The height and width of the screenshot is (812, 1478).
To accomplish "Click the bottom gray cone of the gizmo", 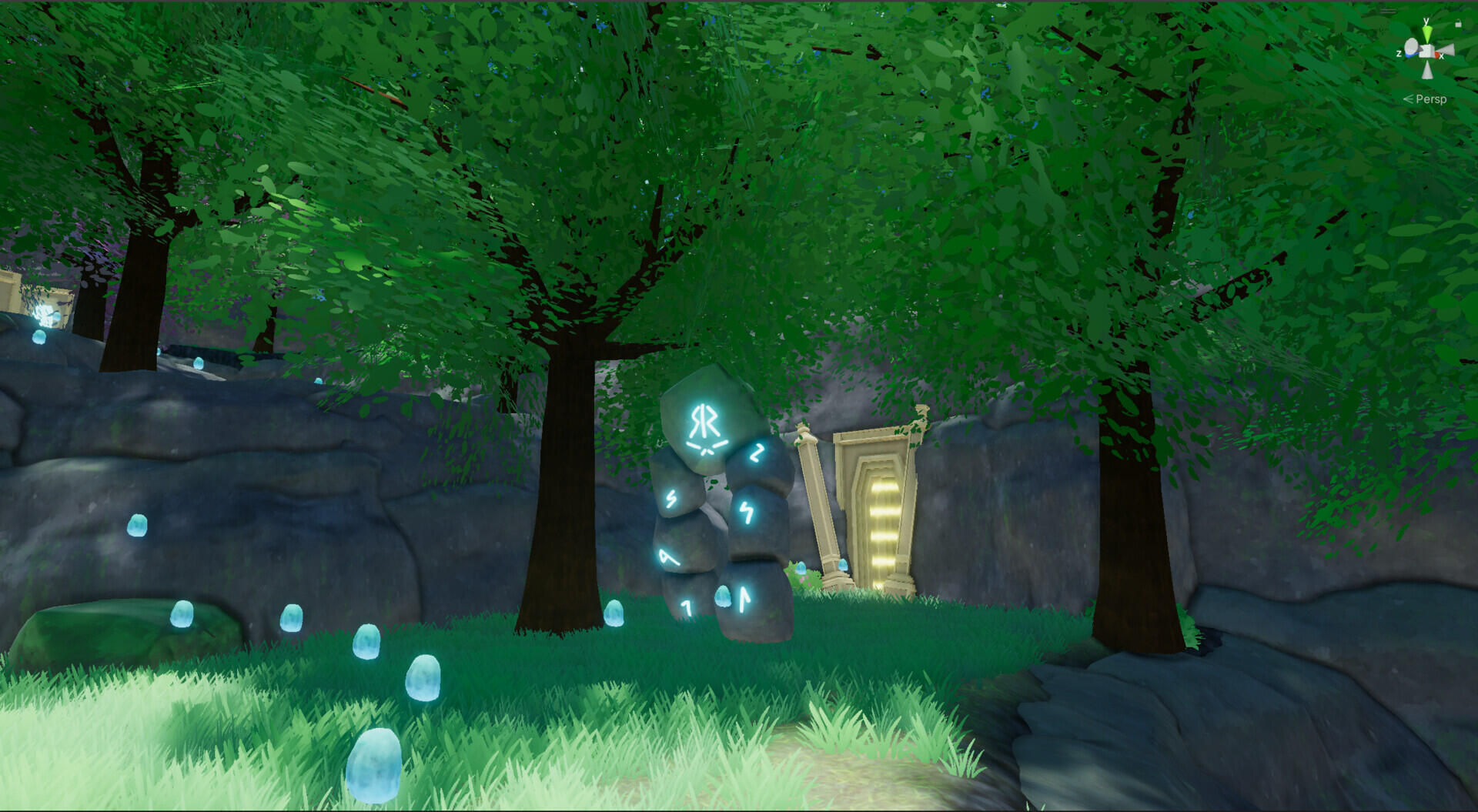I will 1426,71.
